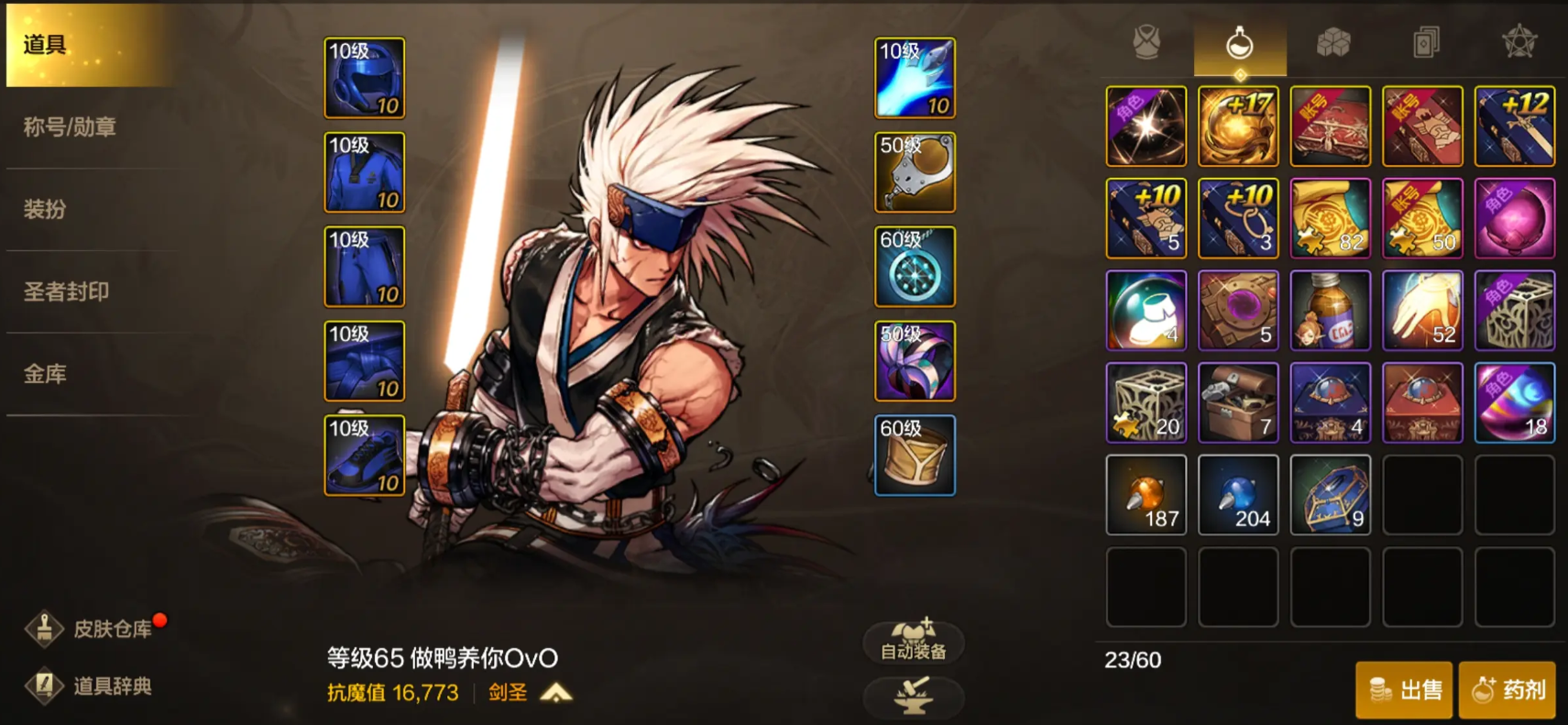The width and height of the screenshot is (1568, 725).
Task: Click the anvil forge button
Action: click(913, 695)
